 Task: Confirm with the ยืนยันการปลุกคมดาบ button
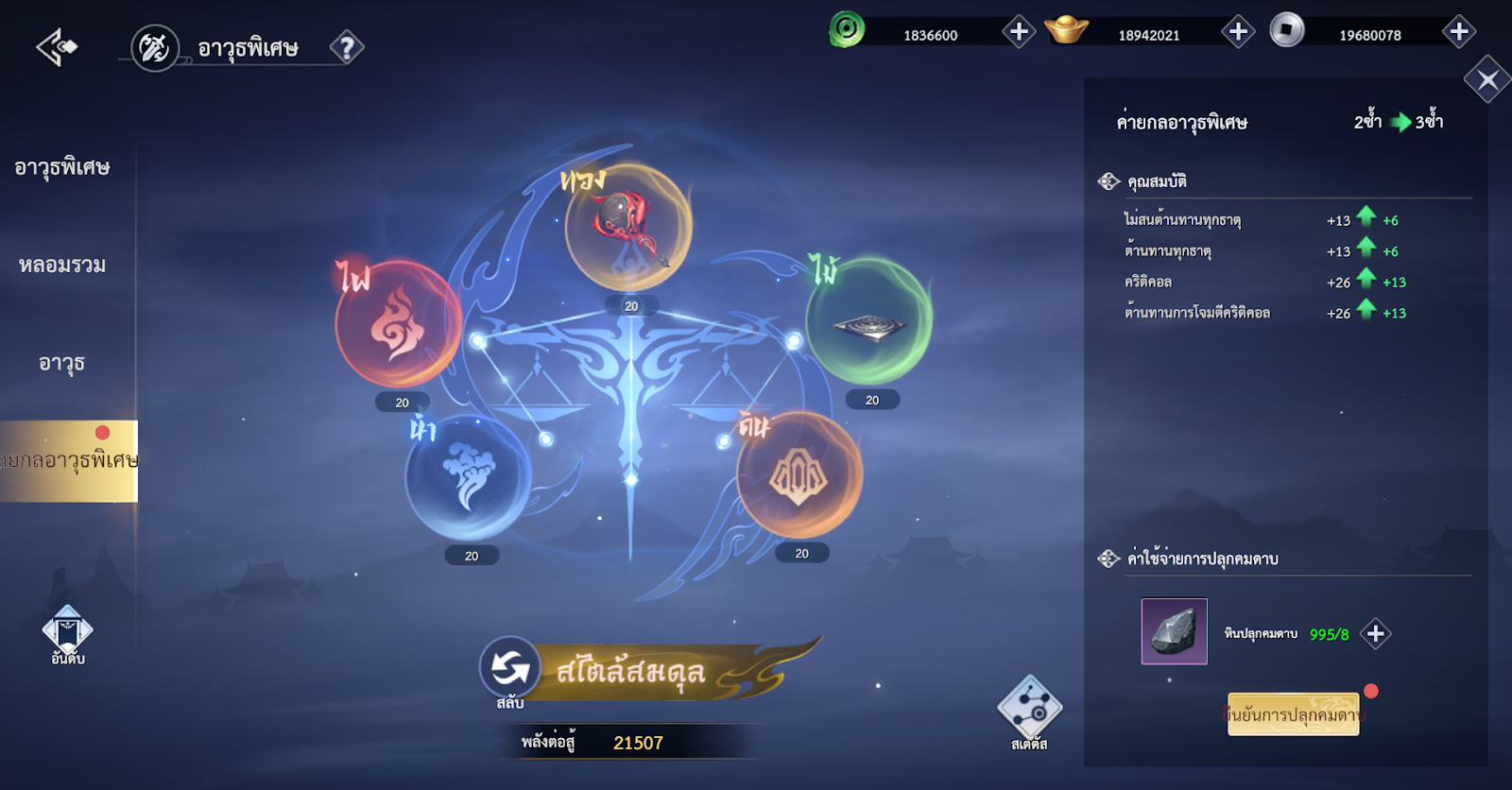tap(1293, 714)
